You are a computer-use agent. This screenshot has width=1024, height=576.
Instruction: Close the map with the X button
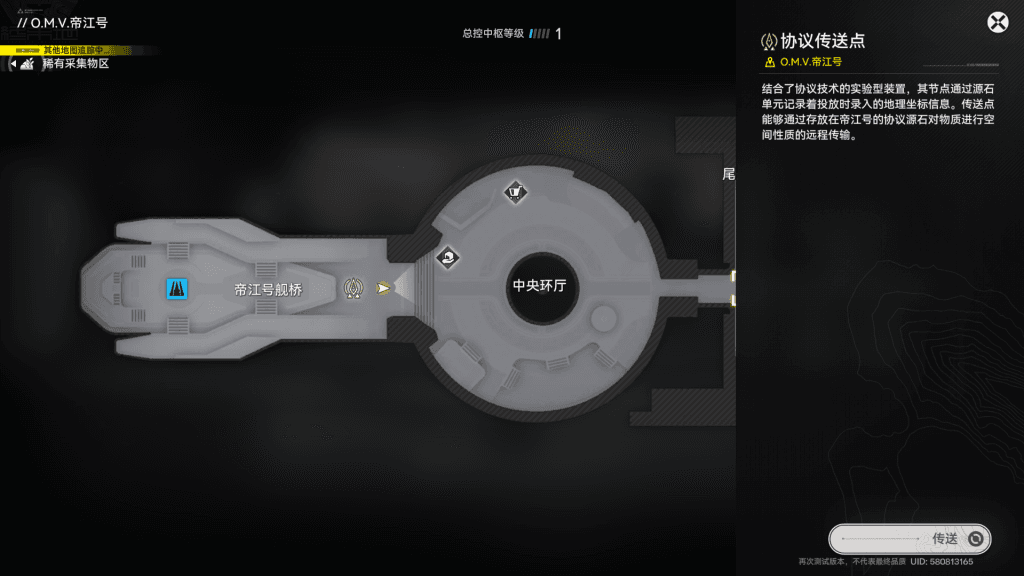pos(997,23)
